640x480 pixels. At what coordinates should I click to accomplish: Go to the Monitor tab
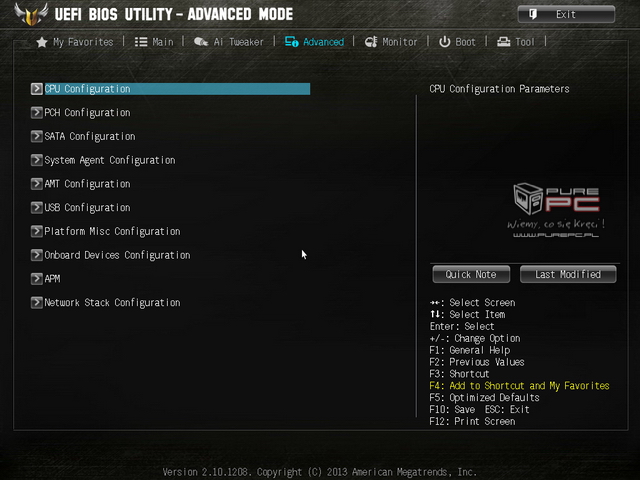pyautogui.click(x=391, y=42)
